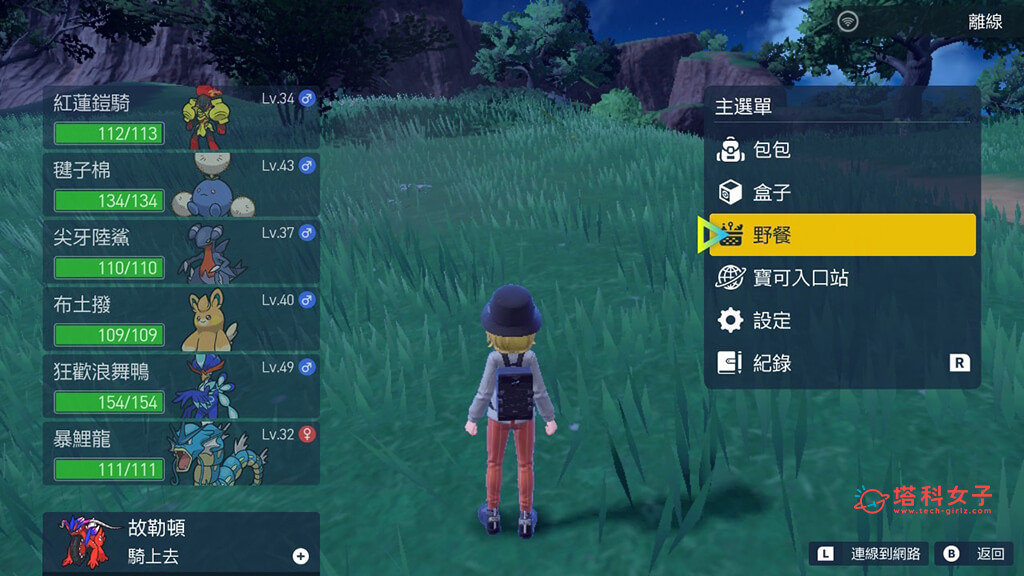The image size is (1024, 576).
Task: Click the 返回 back button
Action: 974,553
